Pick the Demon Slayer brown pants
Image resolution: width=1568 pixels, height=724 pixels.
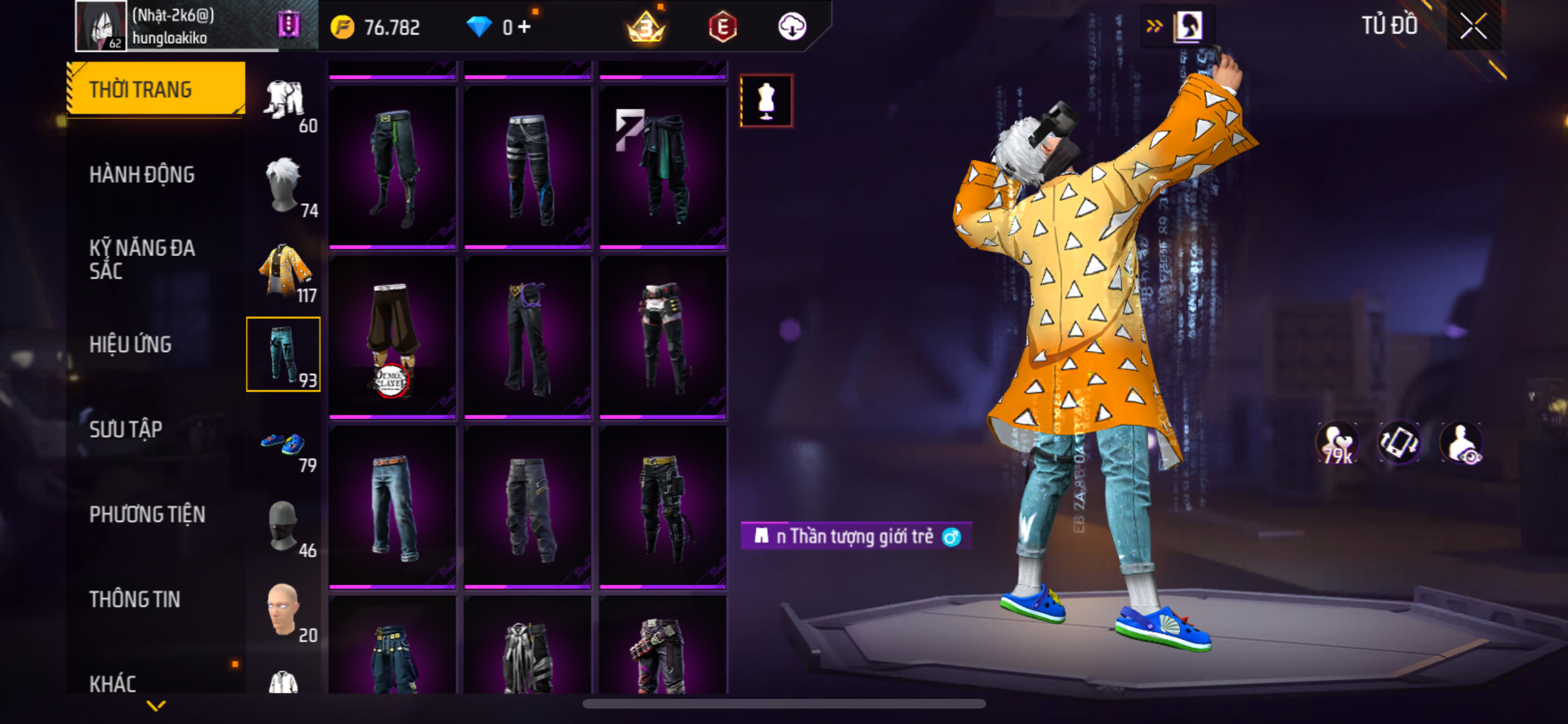[393, 337]
